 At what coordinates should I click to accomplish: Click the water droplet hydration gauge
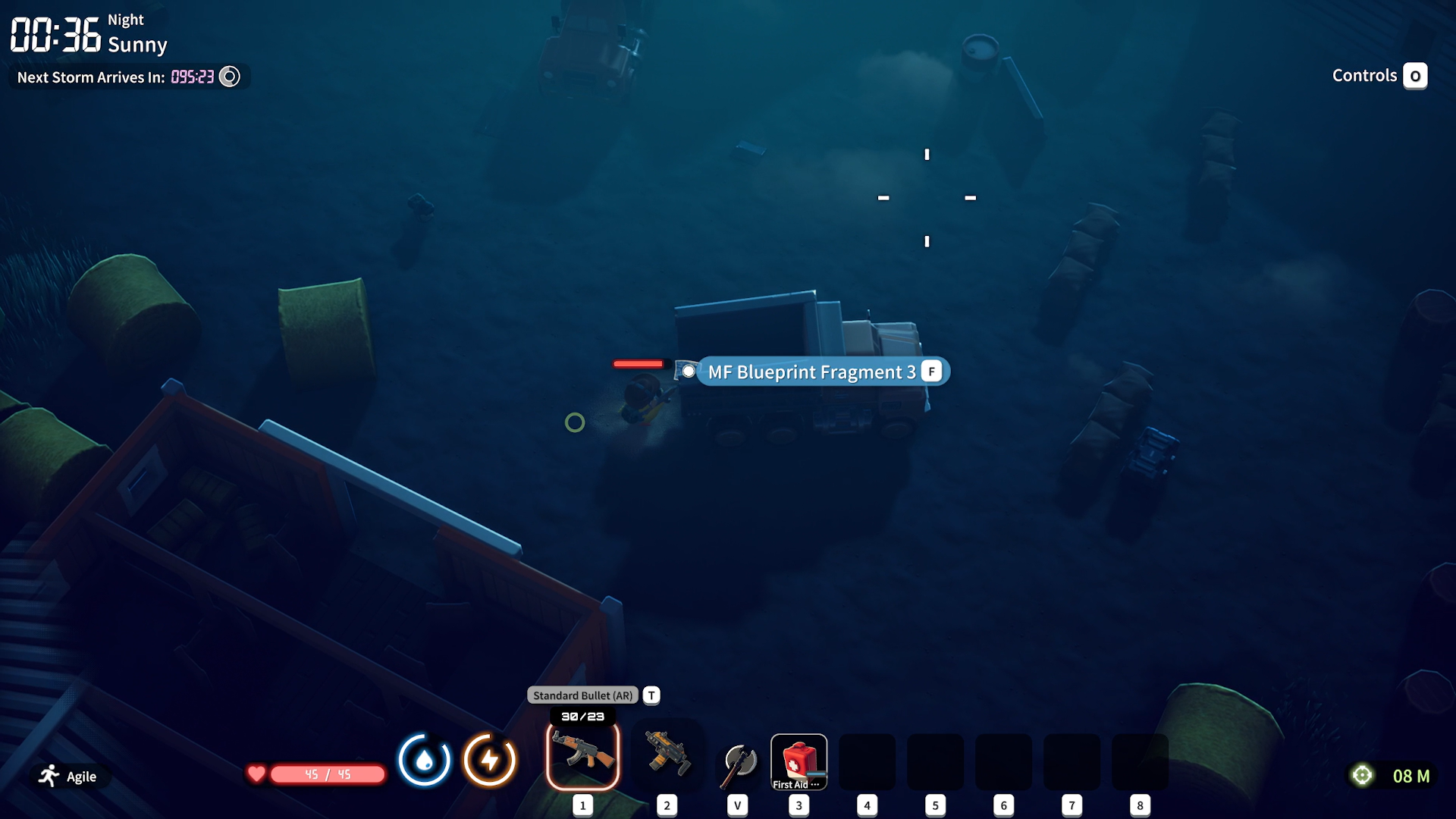coord(425,760)
